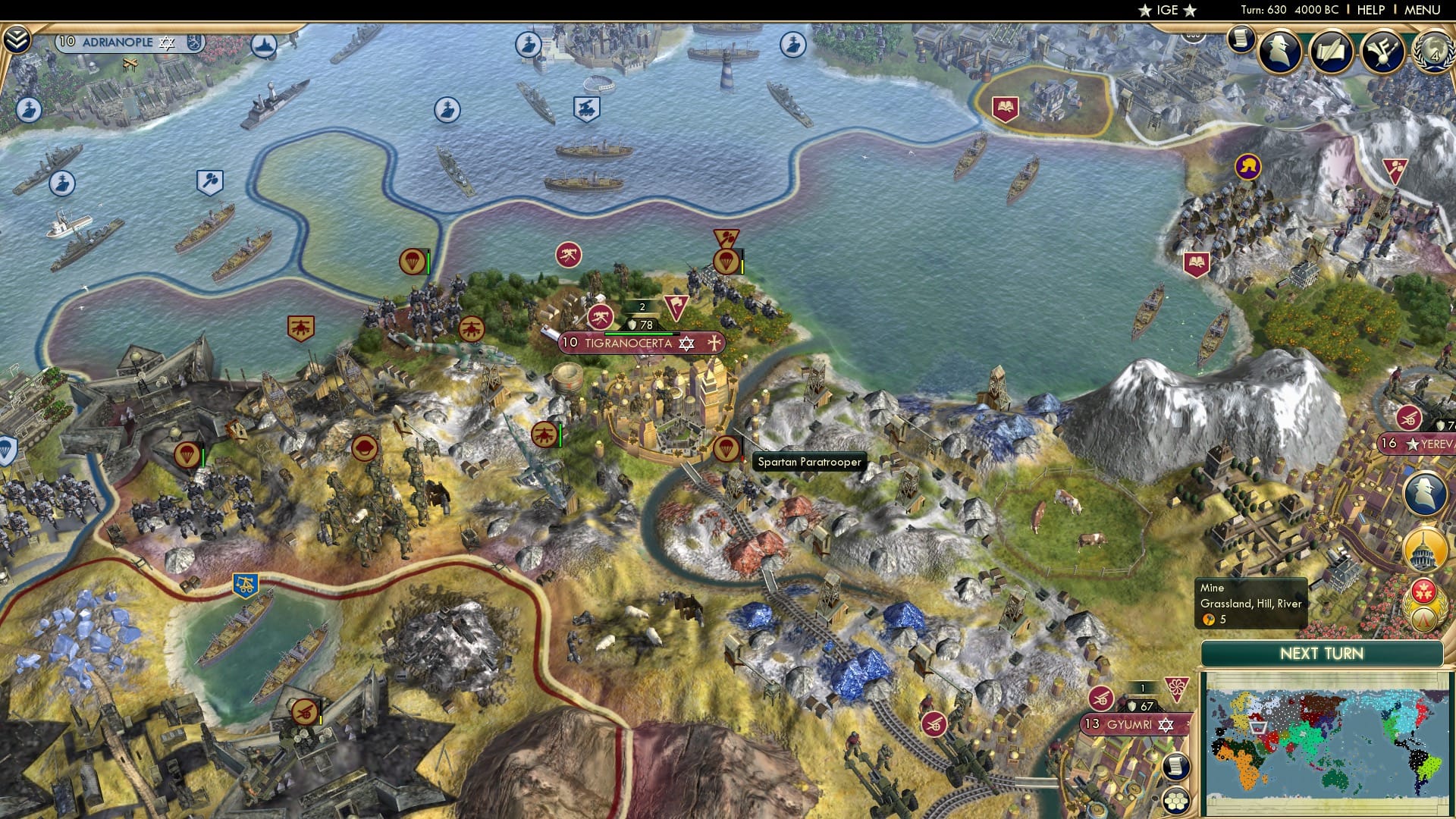Click the Spartan Paratrooper paradrop icon
Viewport: 1456px width, 819px height.
coord(726,447)
